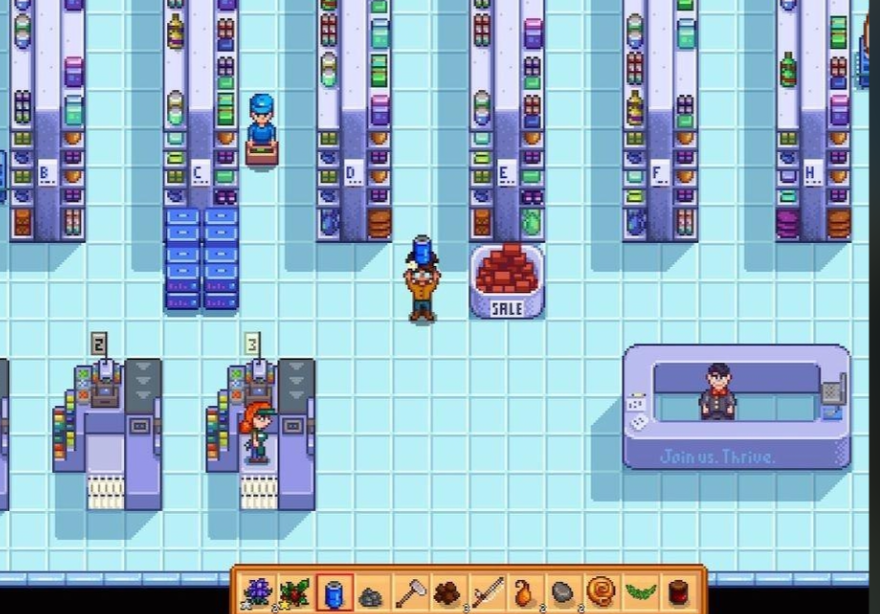The width and height of the screenshot is (880, 614).
Task: Equip the hoe from the hotbar
Action: (410, 592)
